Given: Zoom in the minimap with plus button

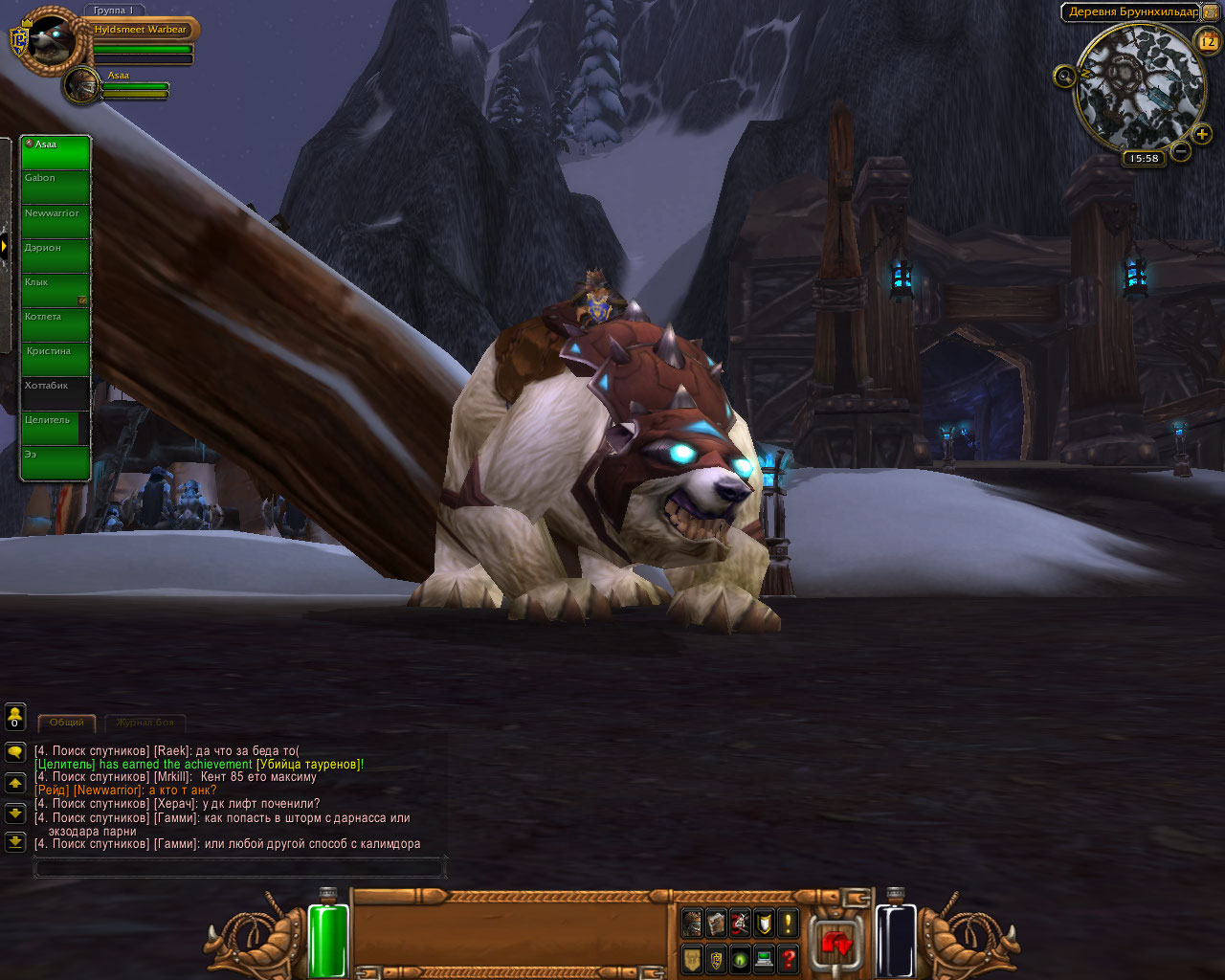Looking at the screenshot, I should (1202, 134).
